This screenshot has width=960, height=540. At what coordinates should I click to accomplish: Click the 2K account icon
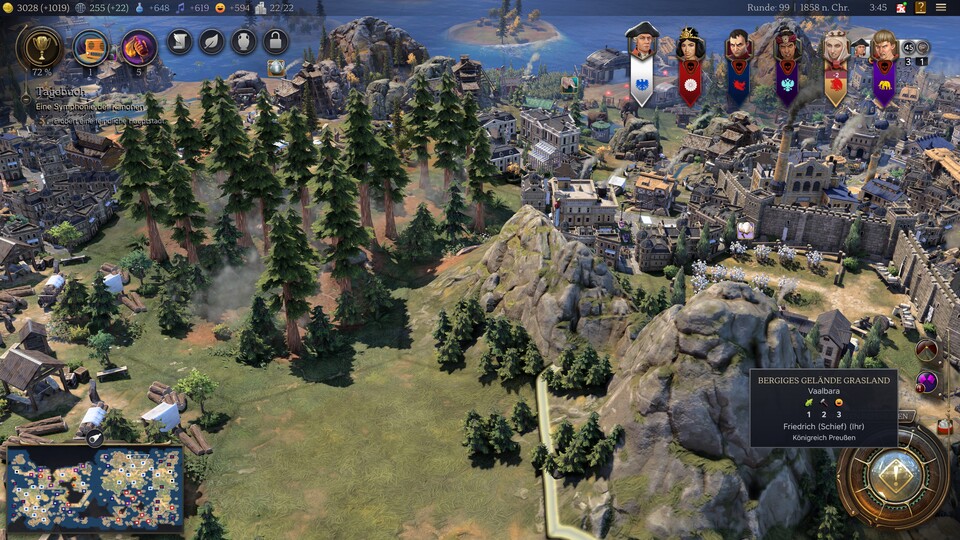pos(900,8)
